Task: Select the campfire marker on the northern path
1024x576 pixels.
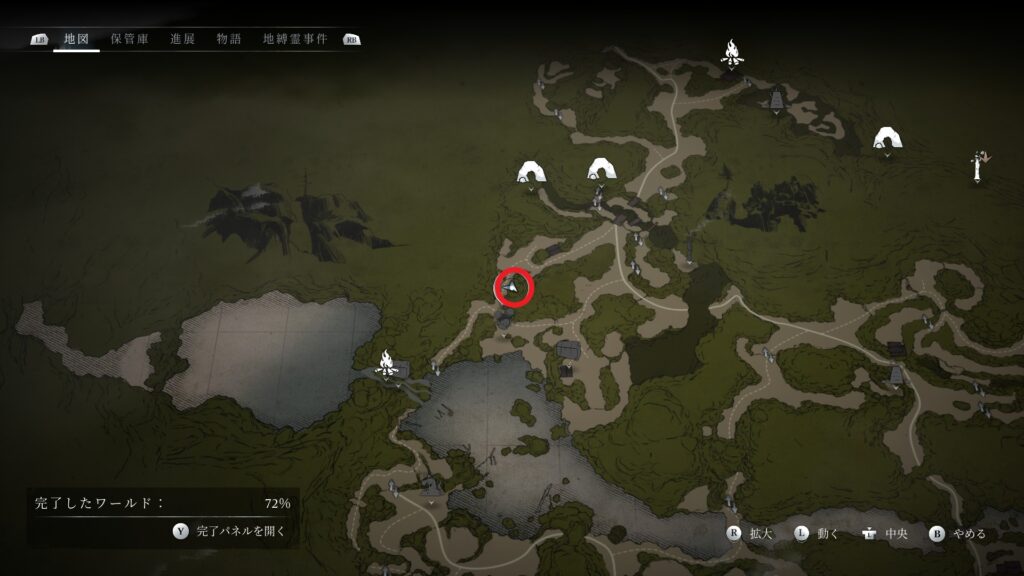Action: (x=732, y=53)
